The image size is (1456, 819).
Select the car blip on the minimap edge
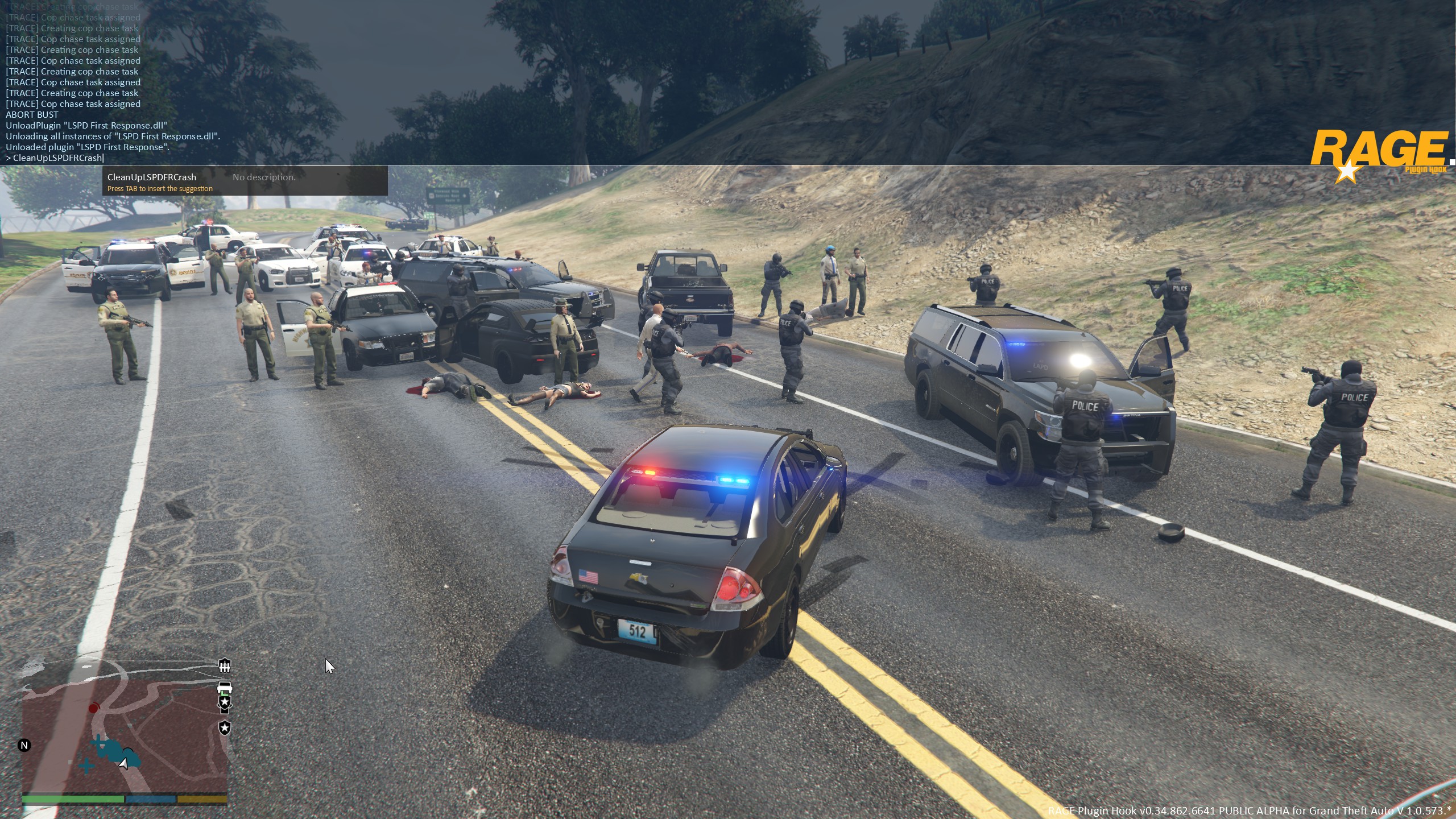point(225,688)
